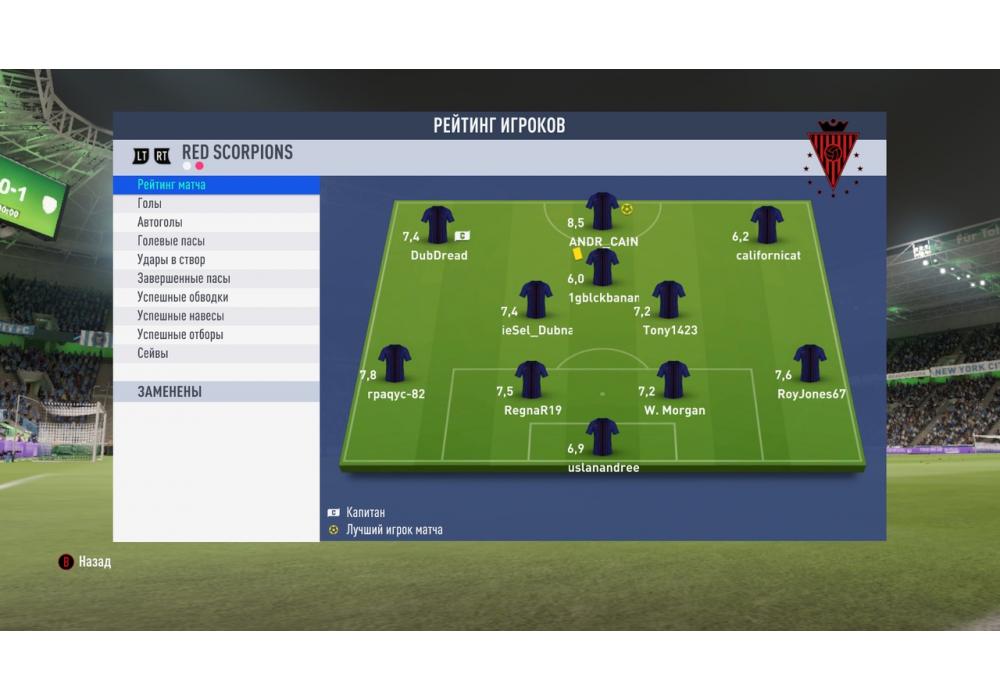1000x700 pixels.
Task: Select defender W. Morgan
Action: 673,380
